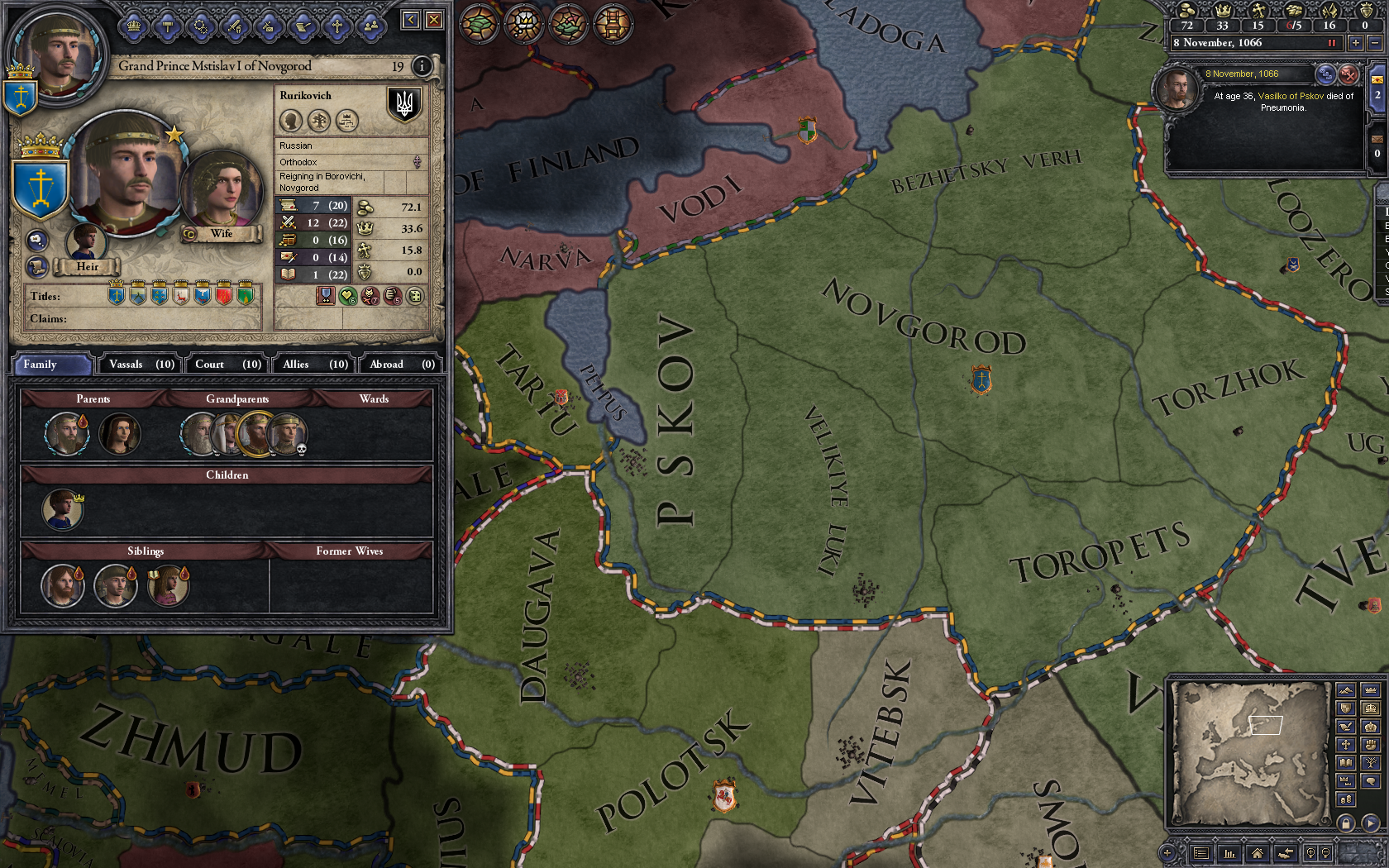Select the religion map mode icon
The height and width of the screenshot is (868, 1389).
[x=1345, y=744]
